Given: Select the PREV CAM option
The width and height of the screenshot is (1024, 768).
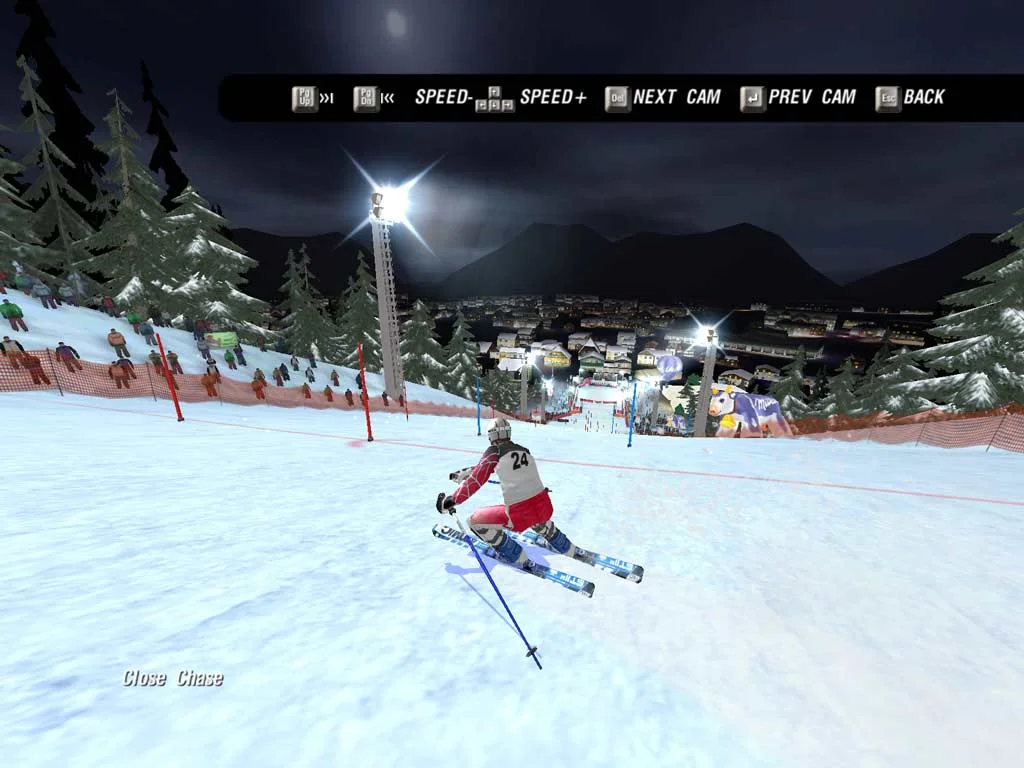Looking at the screenshot, I should pyautogui.click(x=798, y=97).
